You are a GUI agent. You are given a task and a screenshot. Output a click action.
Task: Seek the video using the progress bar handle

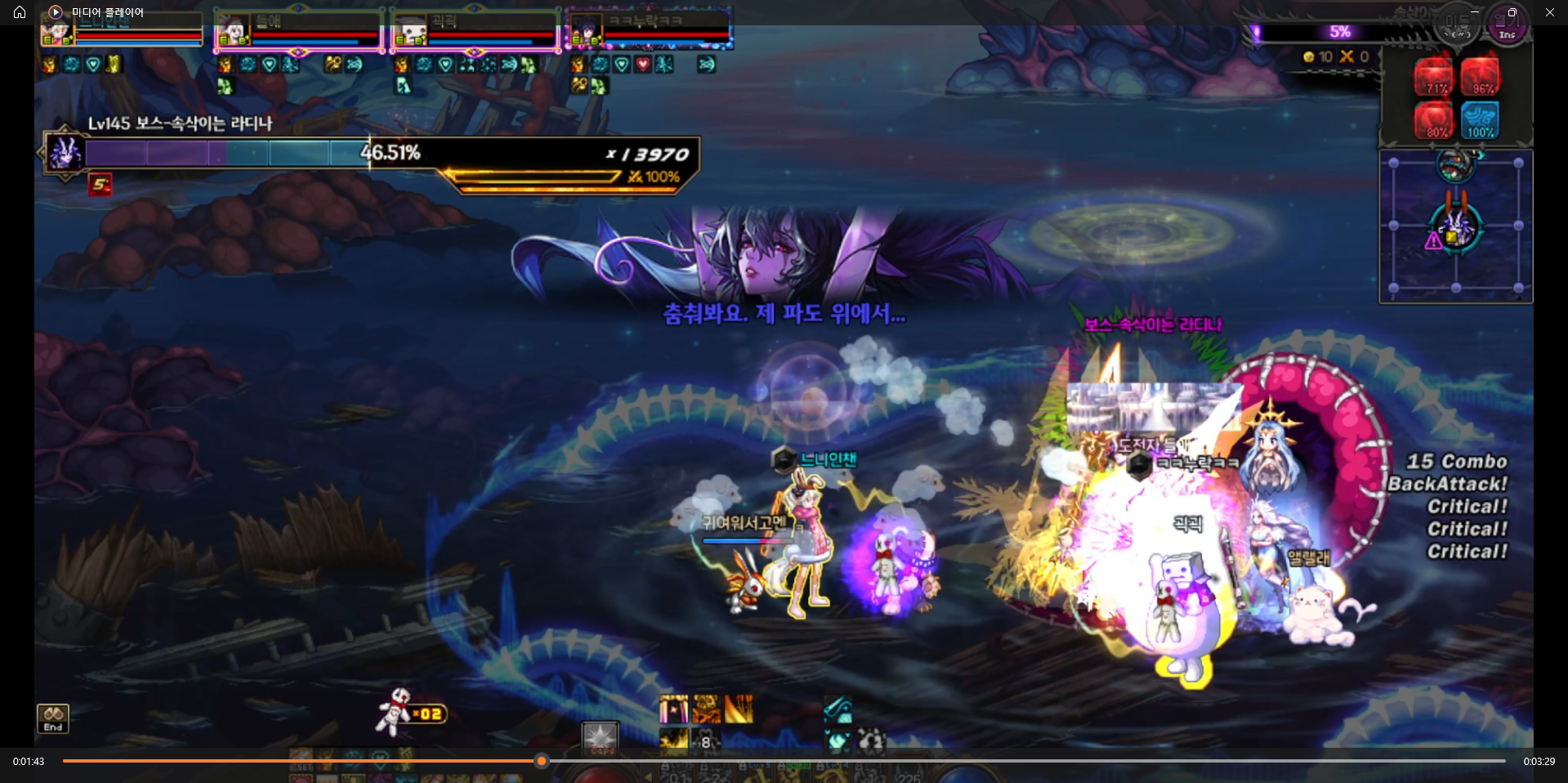(541, 761)
